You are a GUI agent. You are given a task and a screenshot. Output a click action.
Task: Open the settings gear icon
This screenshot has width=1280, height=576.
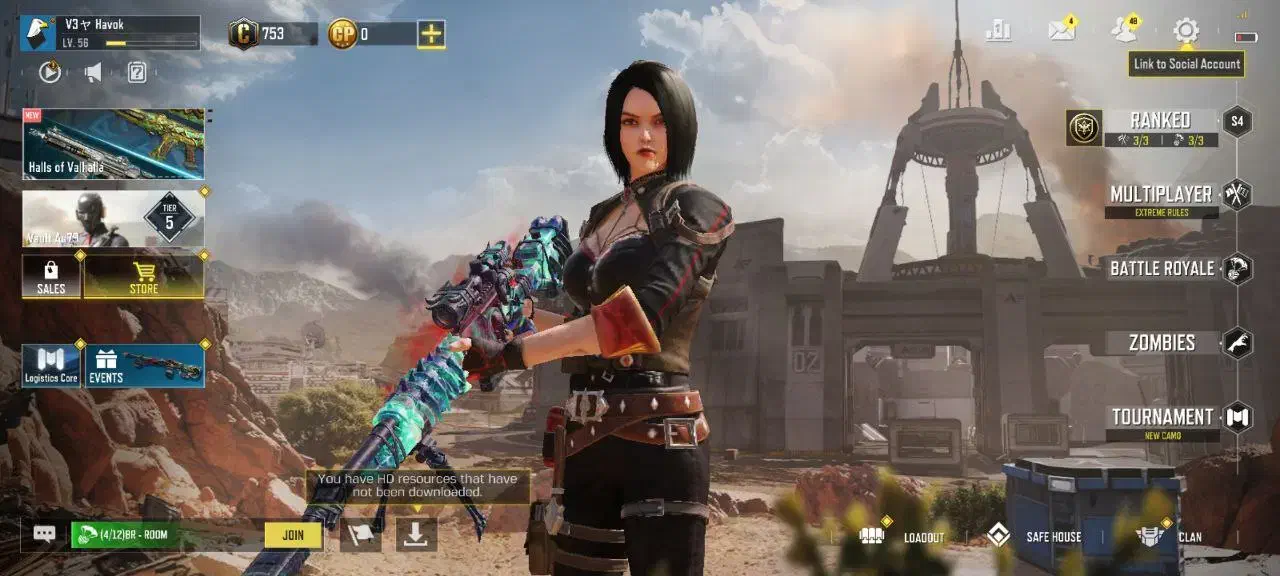point(1186,31)
